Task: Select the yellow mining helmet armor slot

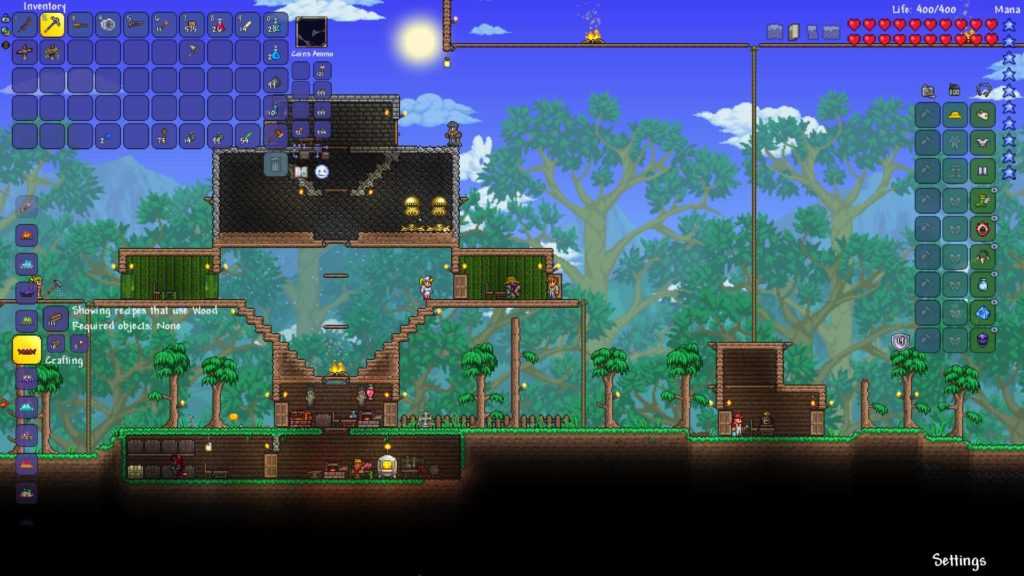Action: pos(955,115)
